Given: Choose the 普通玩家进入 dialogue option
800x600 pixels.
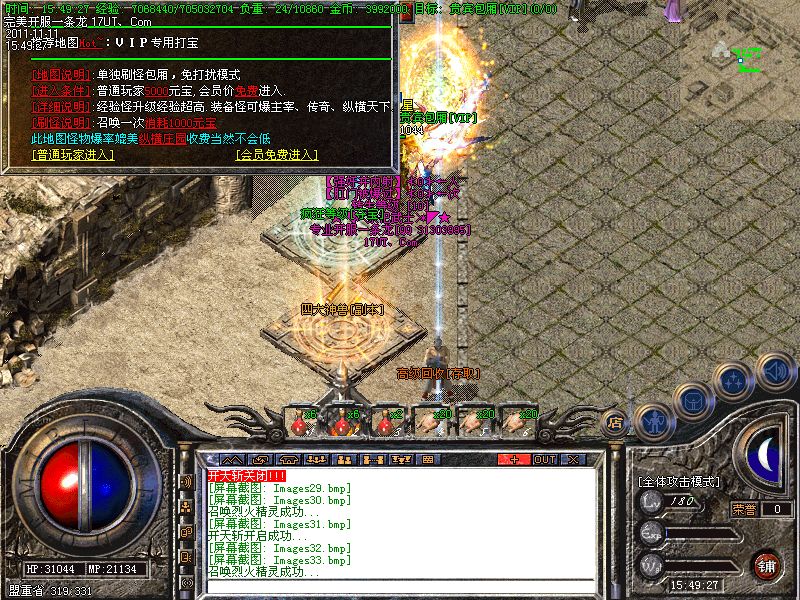Looking at the screenshot, I should (x=73, y=155).
